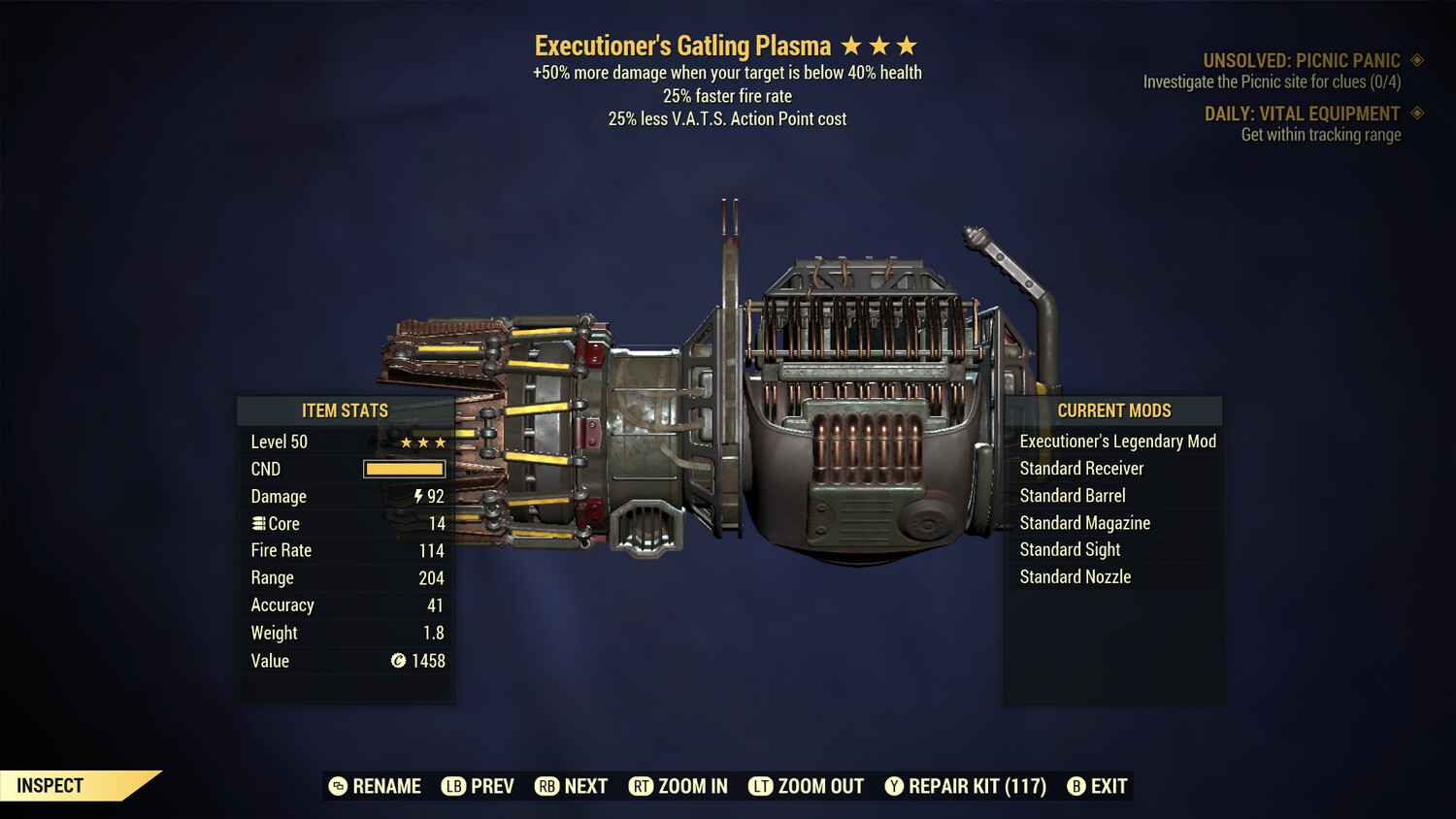Click the caps currency icon beside Value 1458
1456x819 pixels.
point(397,661)
